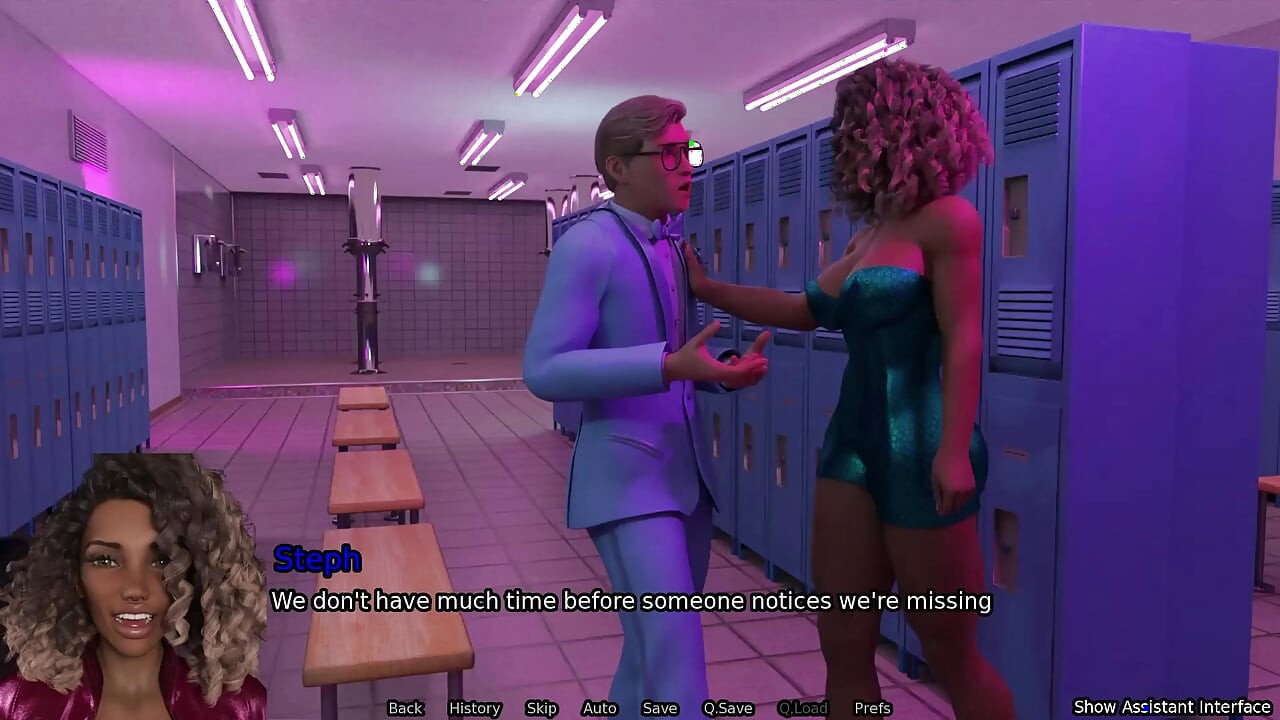Click the locker room scene to continue
The image size is (1280, 720).
(400, 300)
